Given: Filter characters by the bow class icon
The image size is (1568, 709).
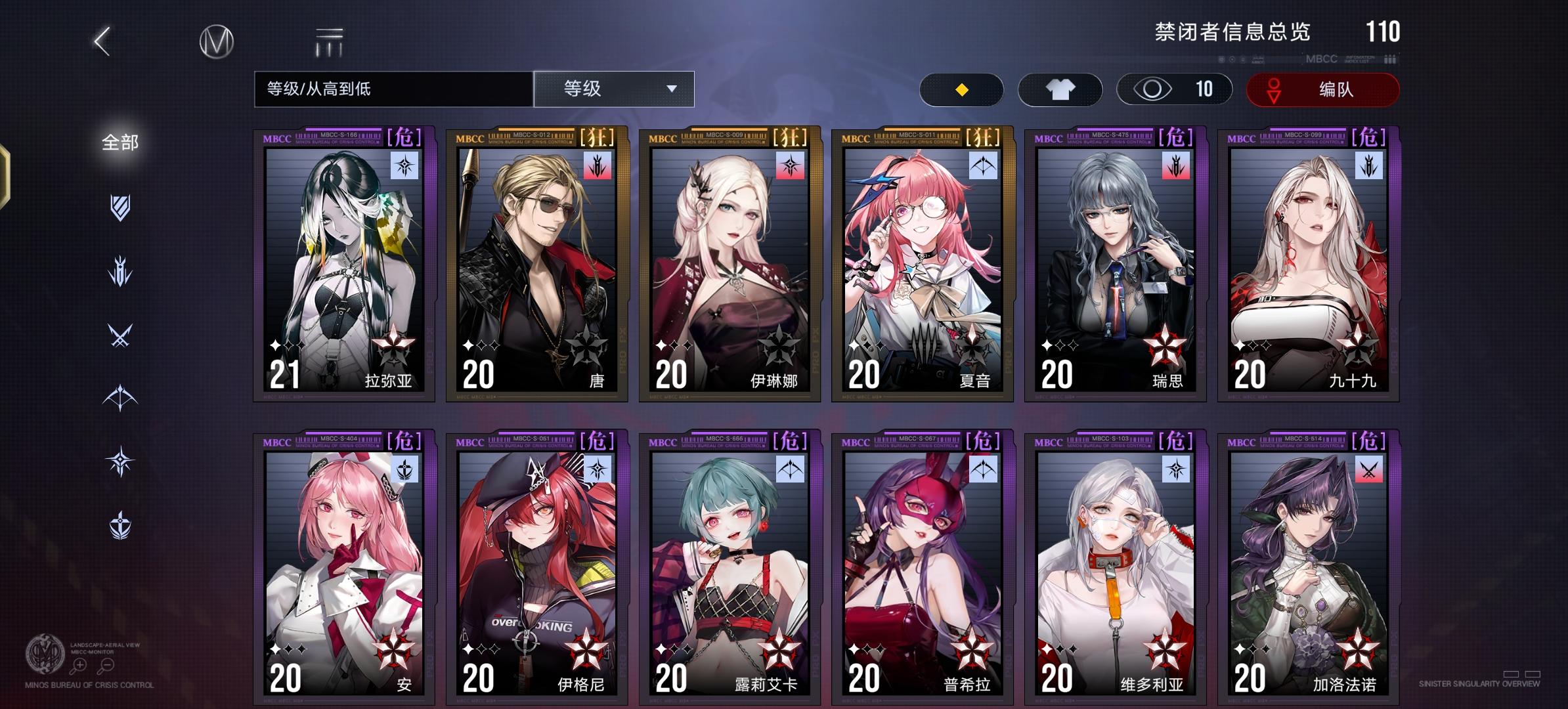Looking at the screenshot, I should coord(121,397).
